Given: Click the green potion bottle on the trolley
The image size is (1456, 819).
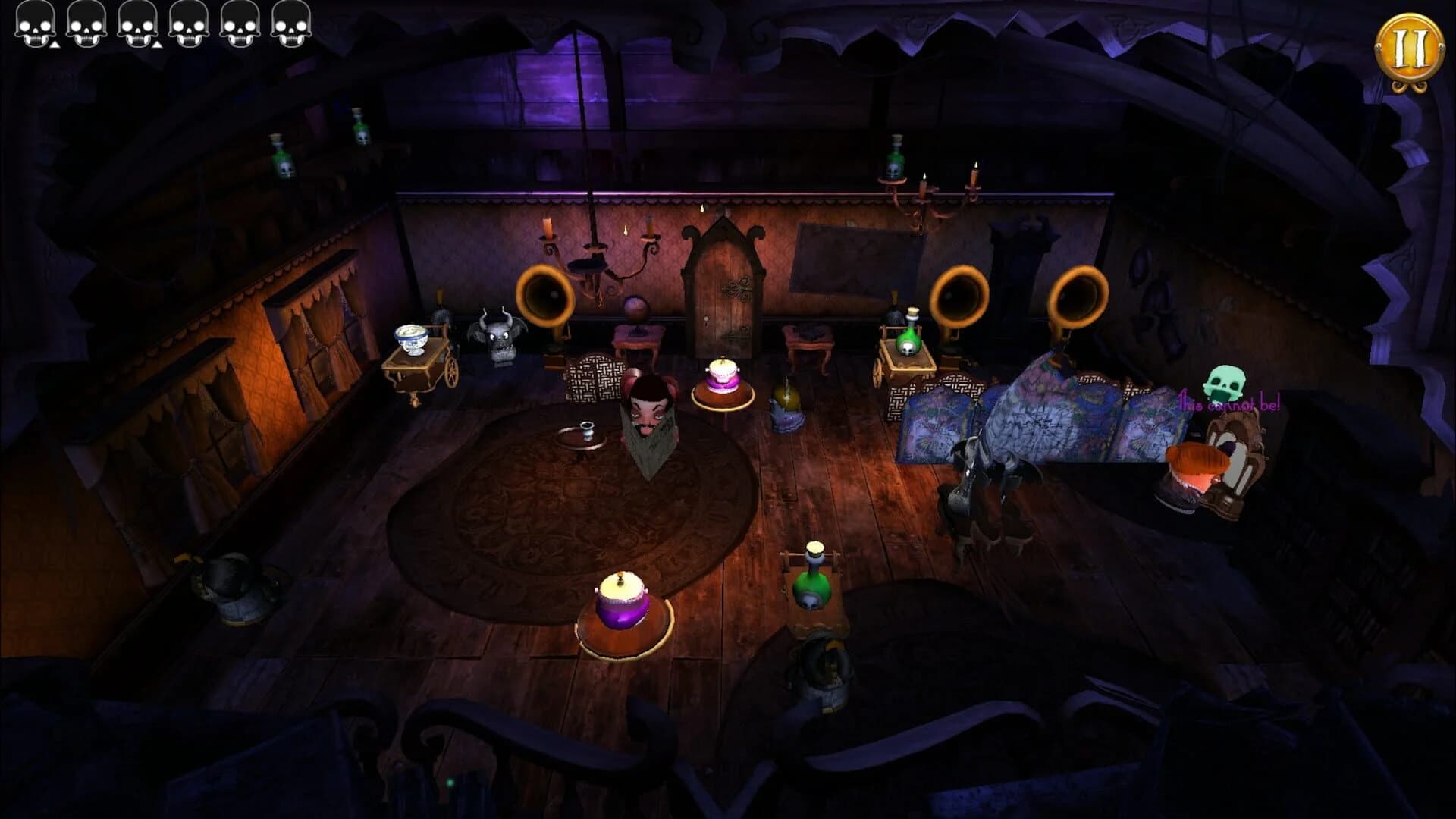Looking at the screenshot, I should [x=813, y=584].
